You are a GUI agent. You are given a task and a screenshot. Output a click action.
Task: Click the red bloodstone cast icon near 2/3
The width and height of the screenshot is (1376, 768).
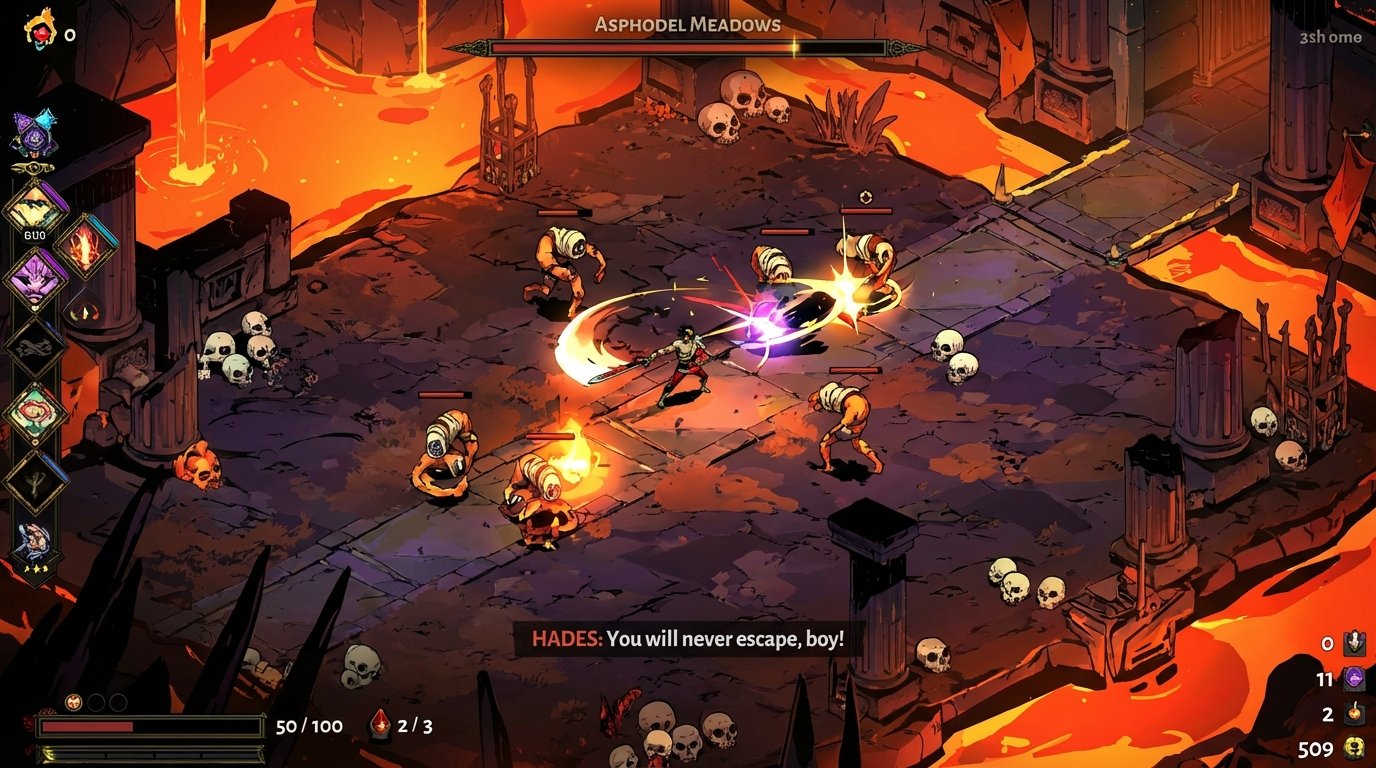coord(381,726)
